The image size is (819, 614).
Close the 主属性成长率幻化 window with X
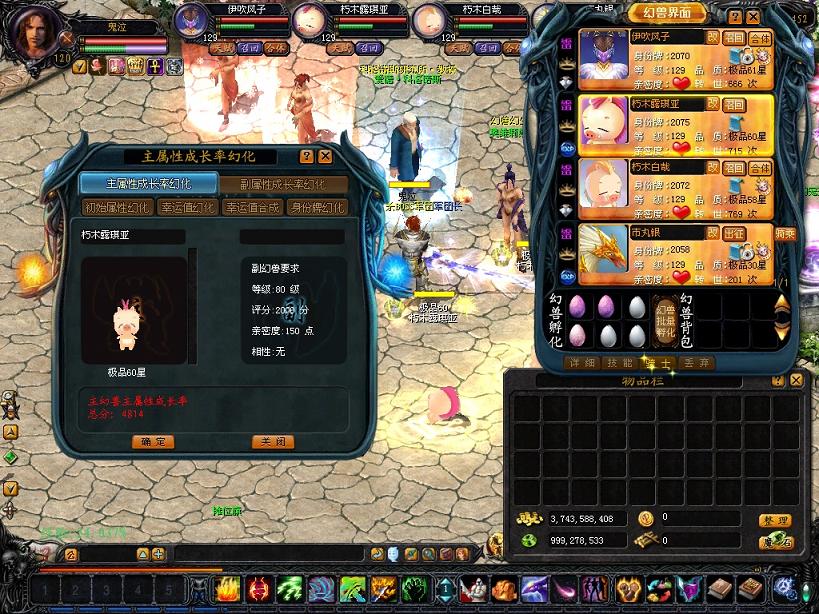pos(325,157)
